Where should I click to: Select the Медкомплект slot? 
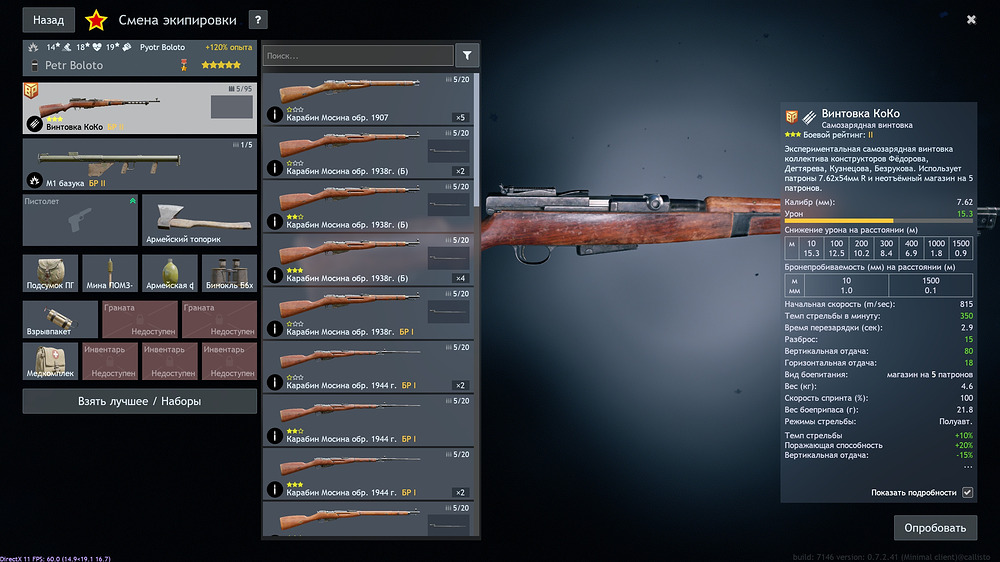pyautogui.click(x=50, y=361)
